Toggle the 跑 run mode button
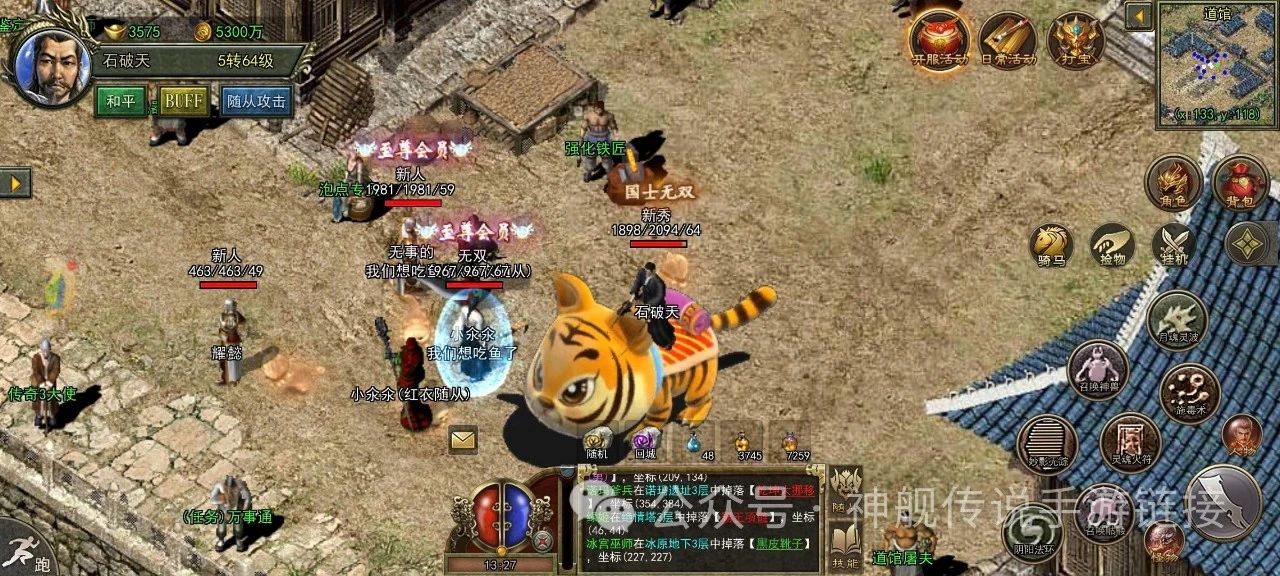 pyautogui.click(x=28, y=548)
